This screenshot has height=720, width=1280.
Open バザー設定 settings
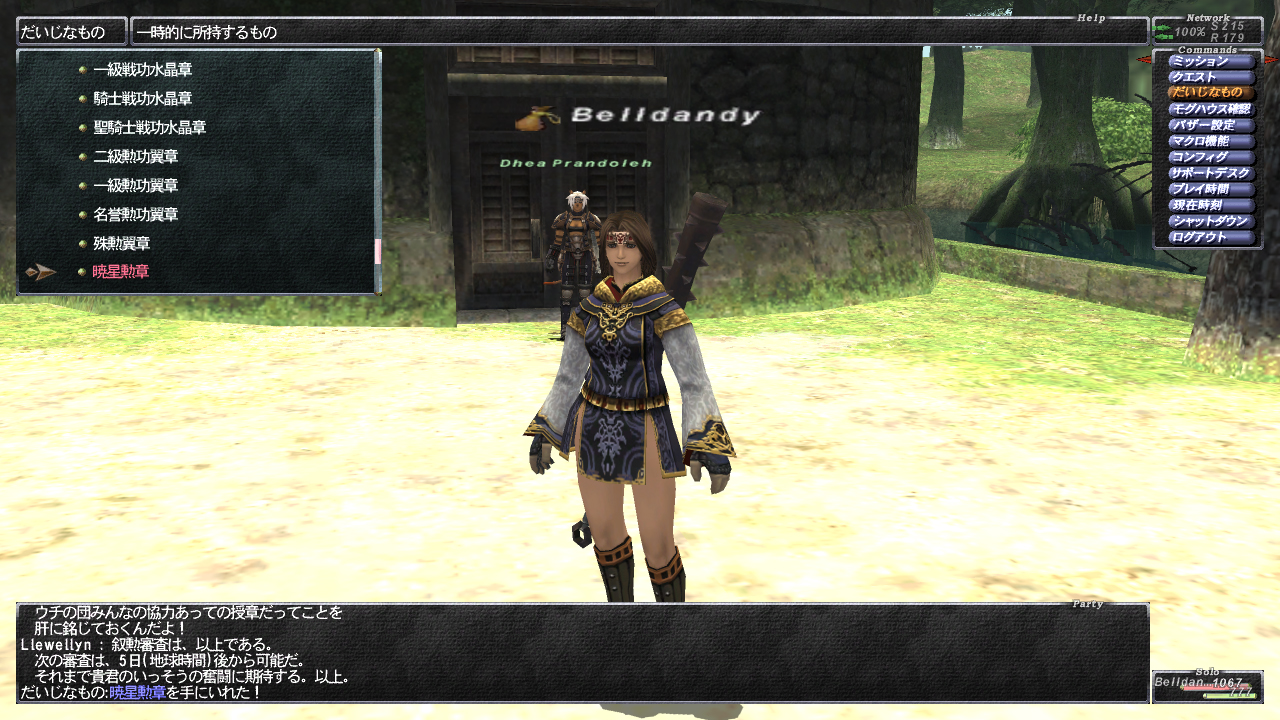click(x=1211, y=125)
